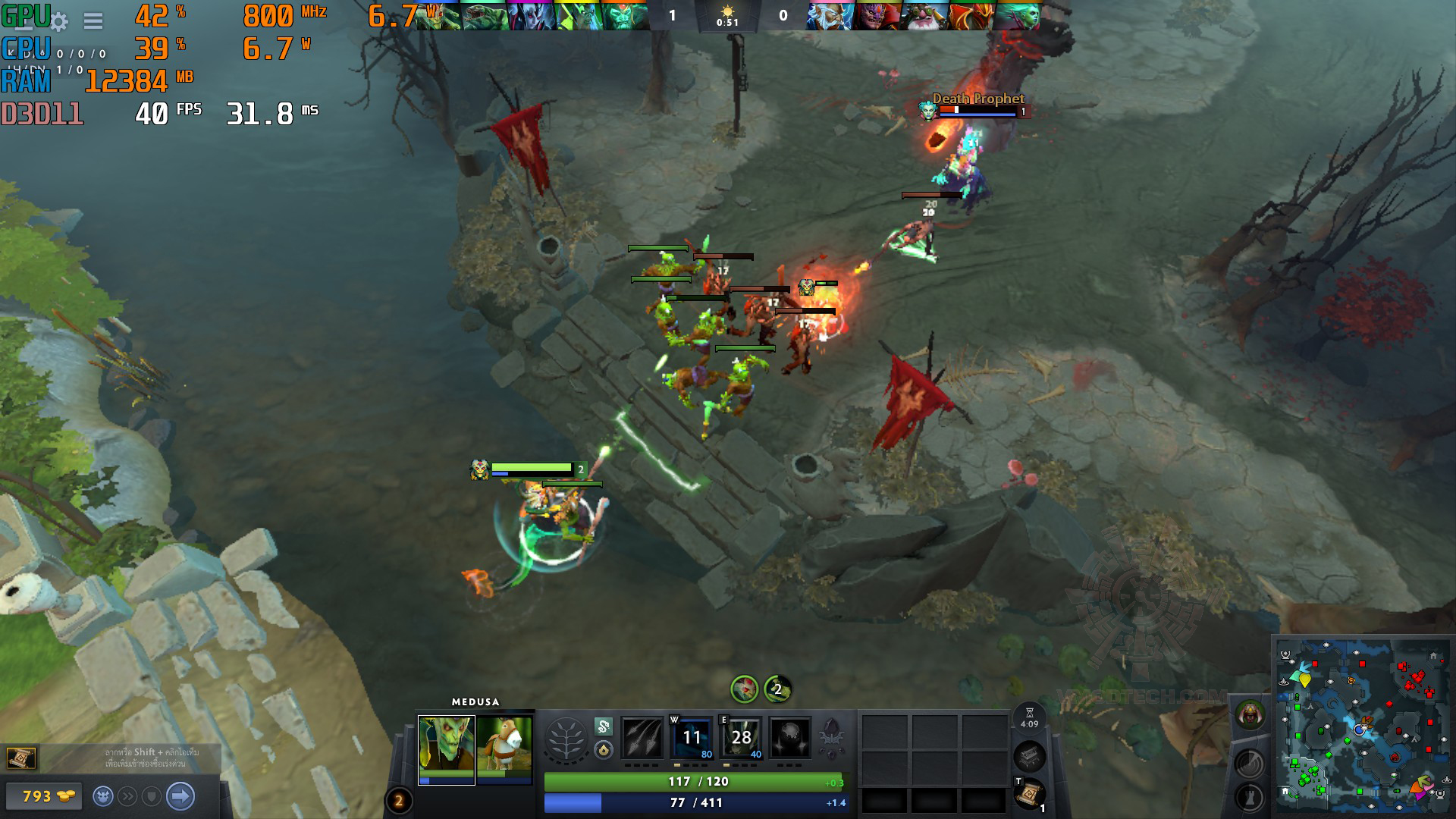Viewport: 1456px width, 819px height.
Task: Open the settings gear icon
Action: coord(59,21)
